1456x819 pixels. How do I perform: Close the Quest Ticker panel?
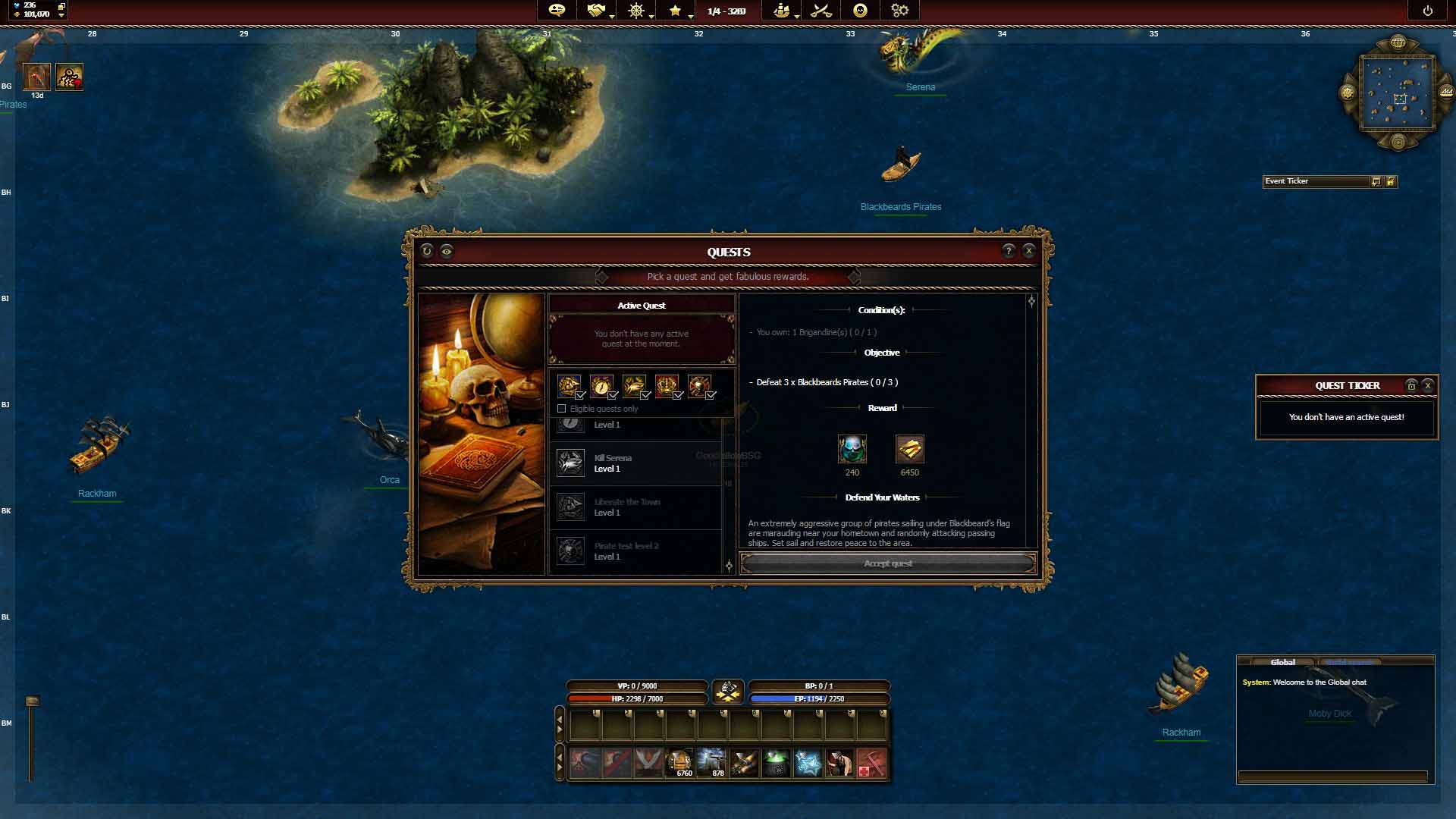tap(1427, 385)
